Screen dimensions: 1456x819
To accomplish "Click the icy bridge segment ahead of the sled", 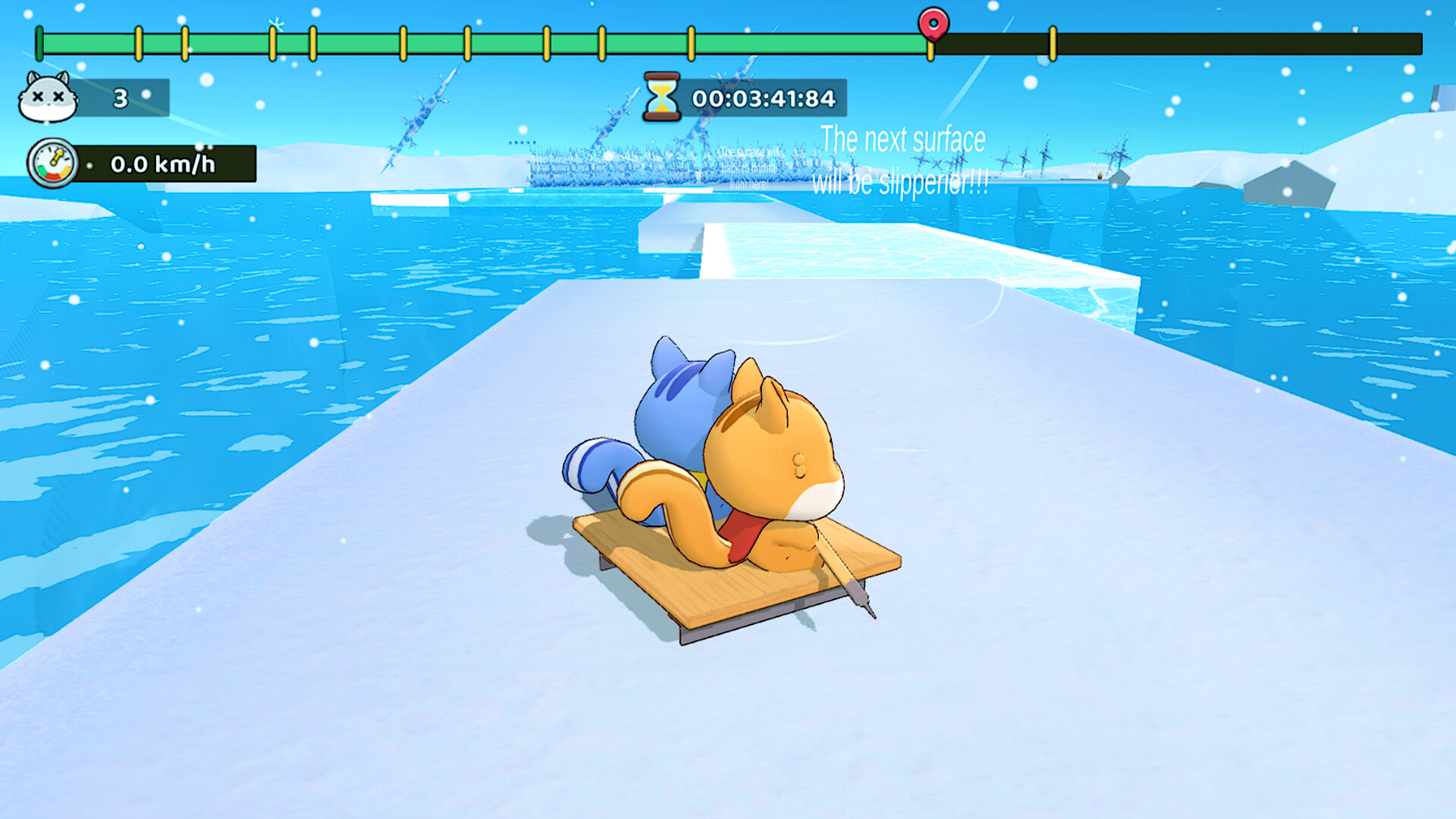I will [872, 250].
